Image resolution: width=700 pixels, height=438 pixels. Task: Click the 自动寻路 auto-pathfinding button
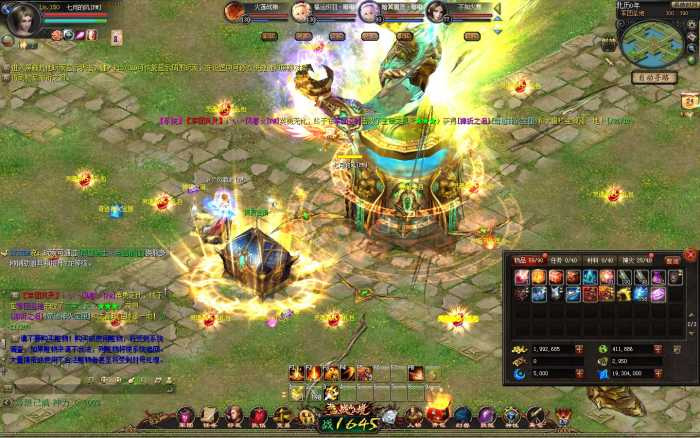coord(654,77)
